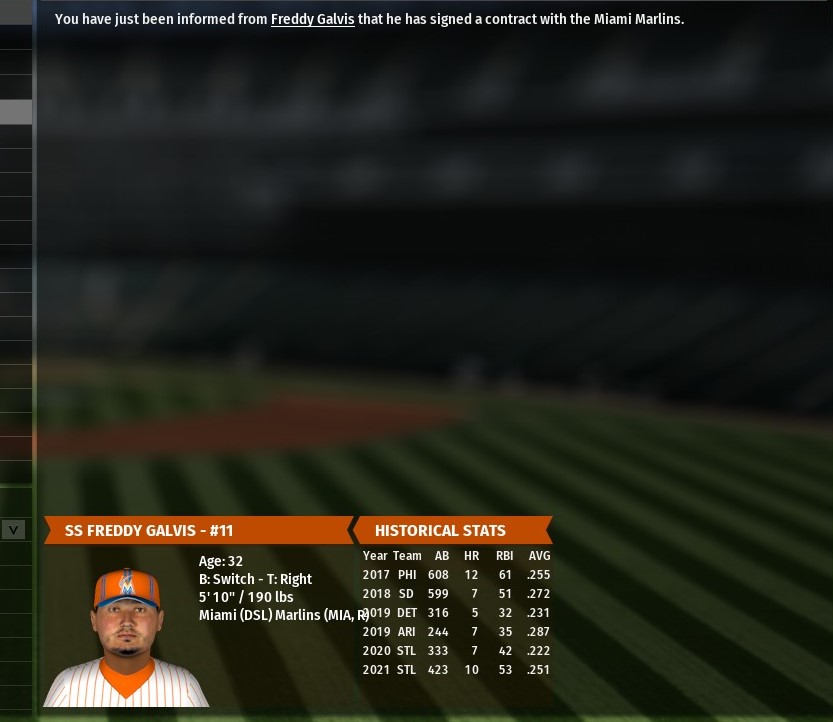Open the Freddy Galvis link in the message
The width and height of the screenshot is (833, 722).
312,19
